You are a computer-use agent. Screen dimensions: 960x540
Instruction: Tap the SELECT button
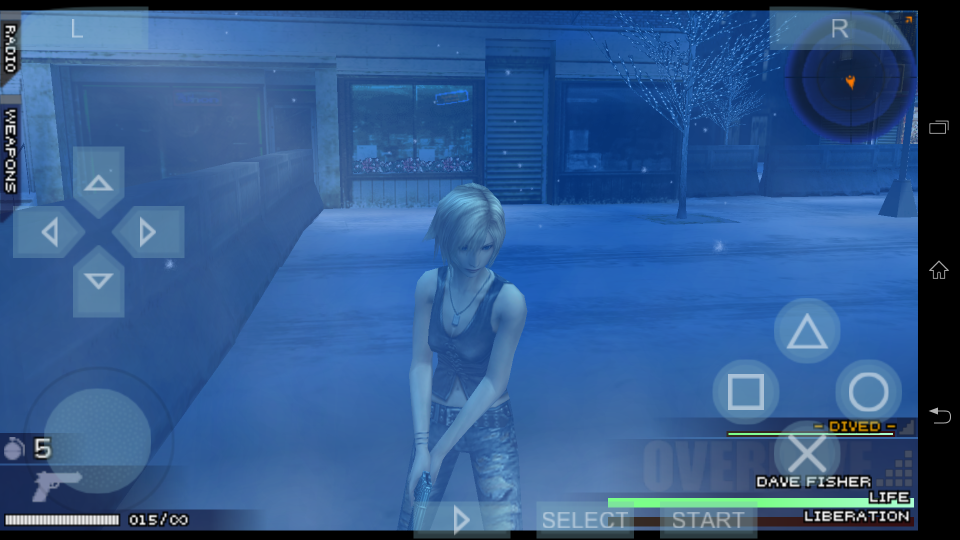pyautogui.click(x=584, y=520)
